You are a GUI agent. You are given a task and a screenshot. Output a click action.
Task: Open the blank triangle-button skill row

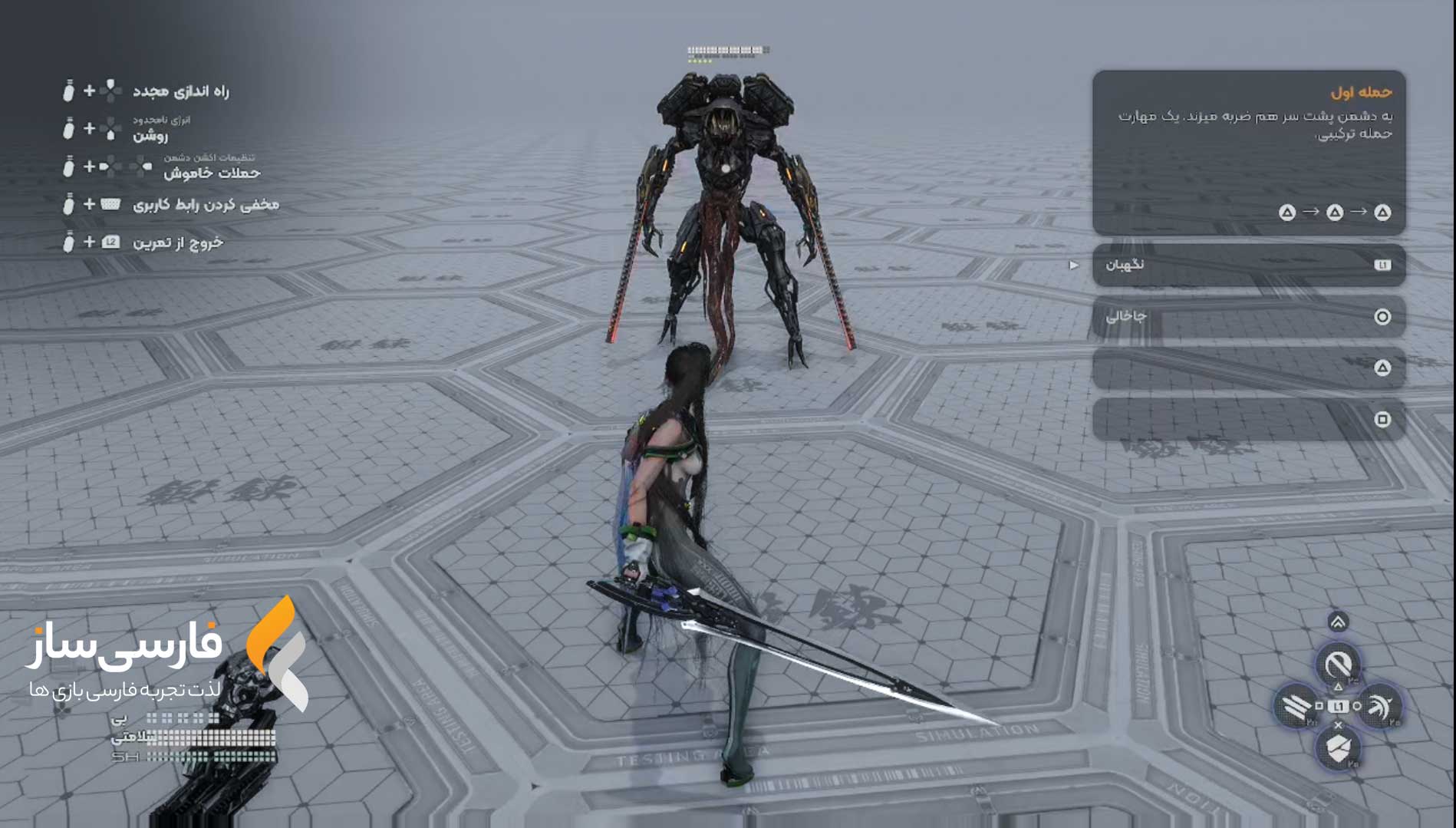[x=1248, y=368]
